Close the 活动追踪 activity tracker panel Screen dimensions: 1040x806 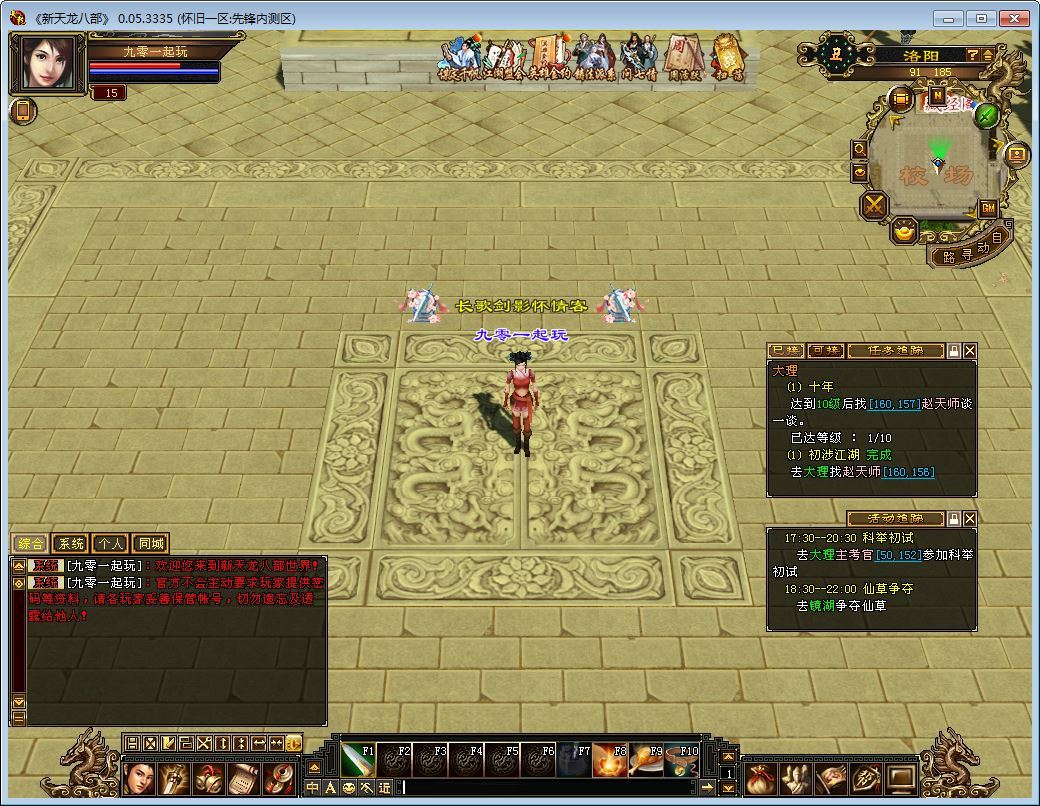click(969, 518)
